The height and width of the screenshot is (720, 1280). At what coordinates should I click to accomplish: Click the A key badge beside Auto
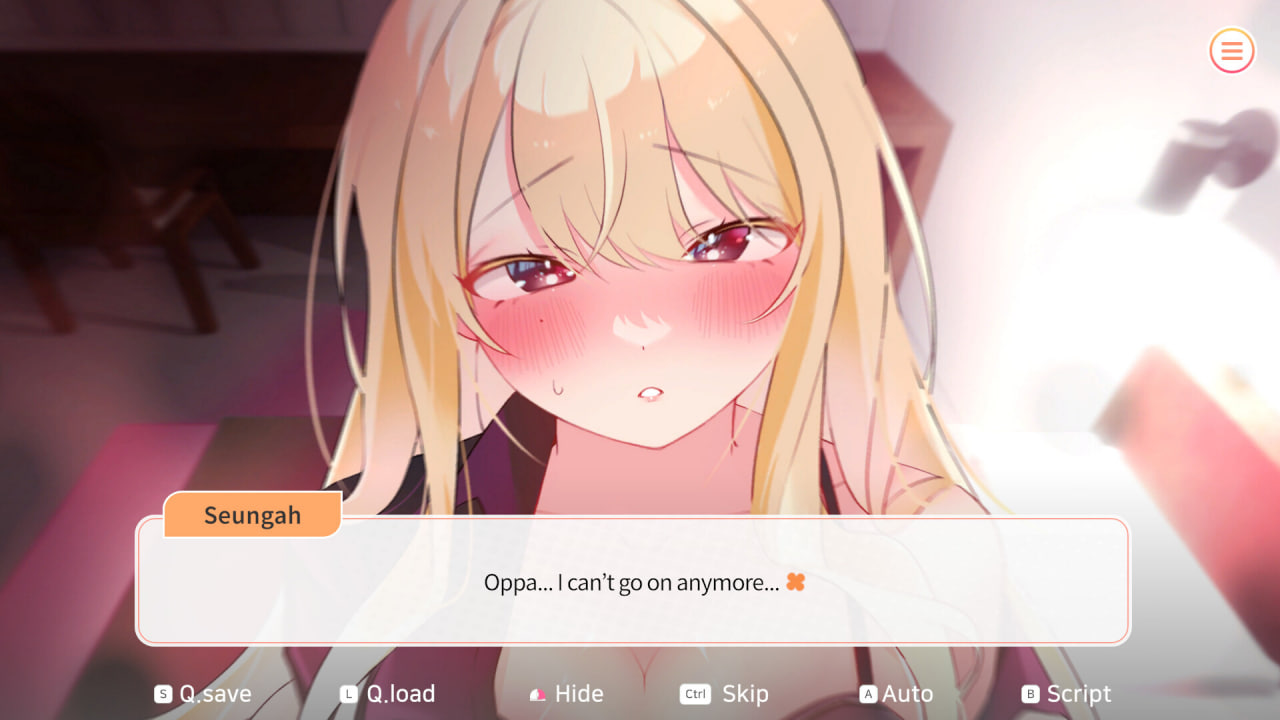pos(869,693)
